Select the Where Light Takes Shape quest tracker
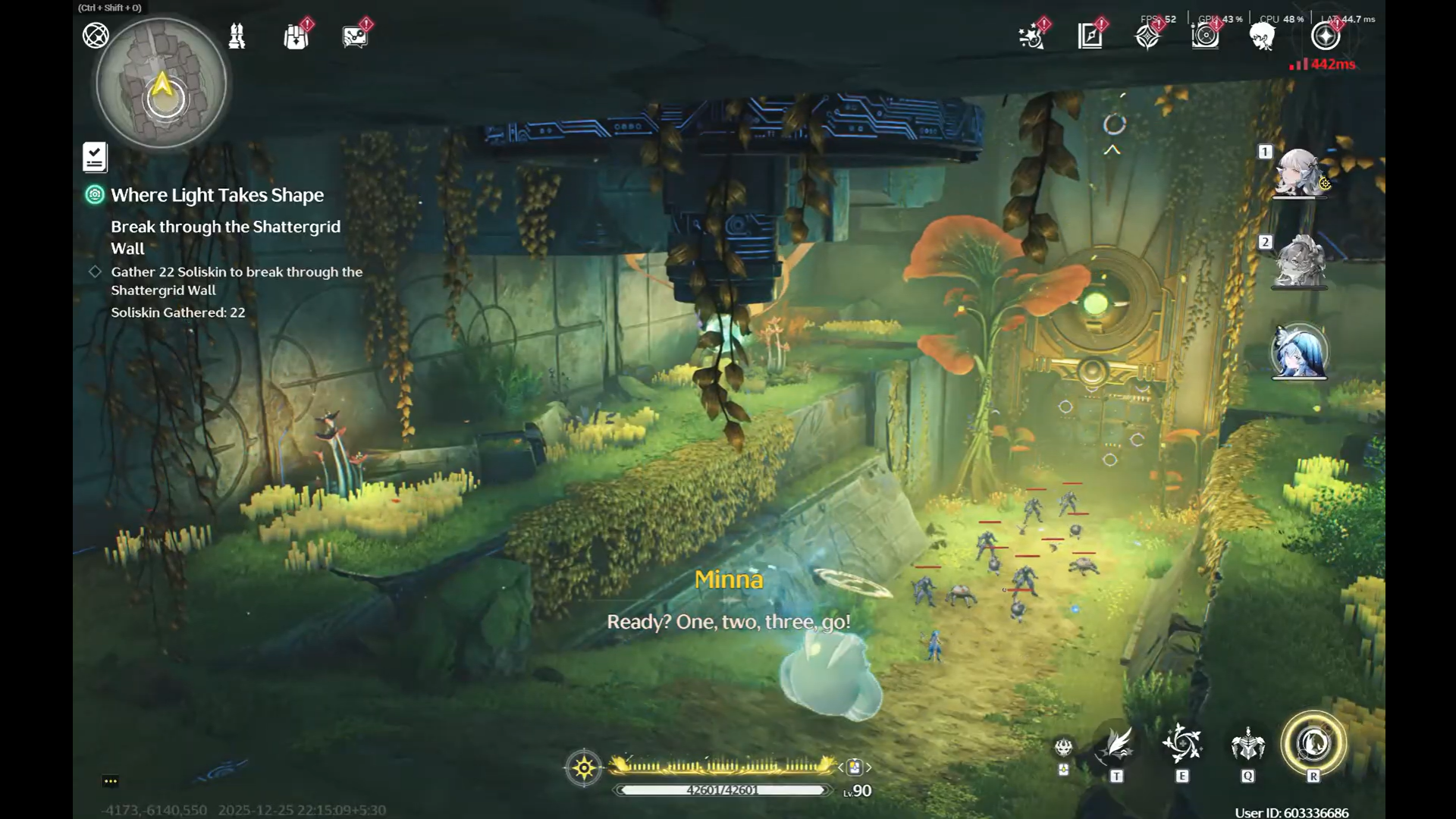This screenshot has height=819, width=1456. 217,195
